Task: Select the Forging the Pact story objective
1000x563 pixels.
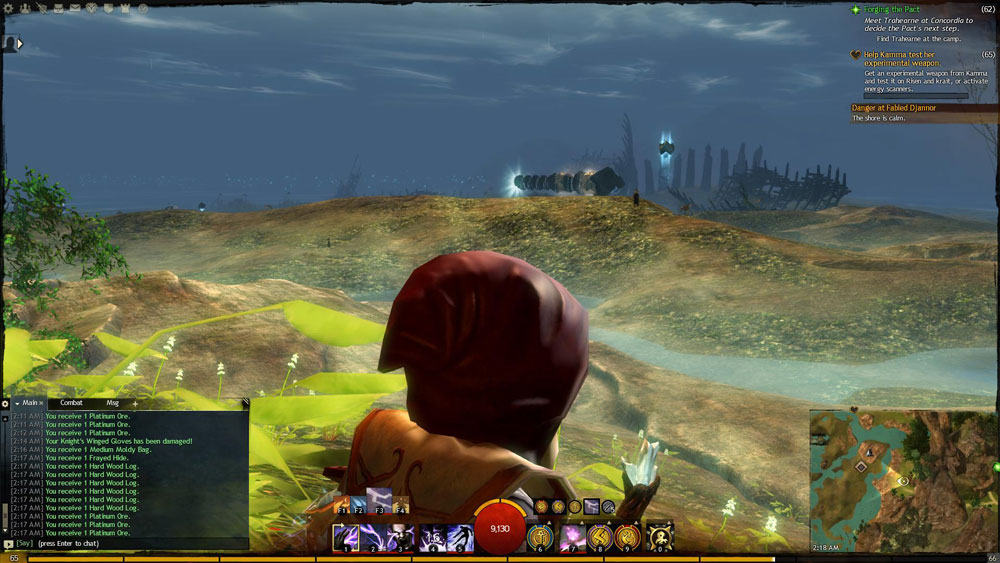Action: click(x=897, y=9)
